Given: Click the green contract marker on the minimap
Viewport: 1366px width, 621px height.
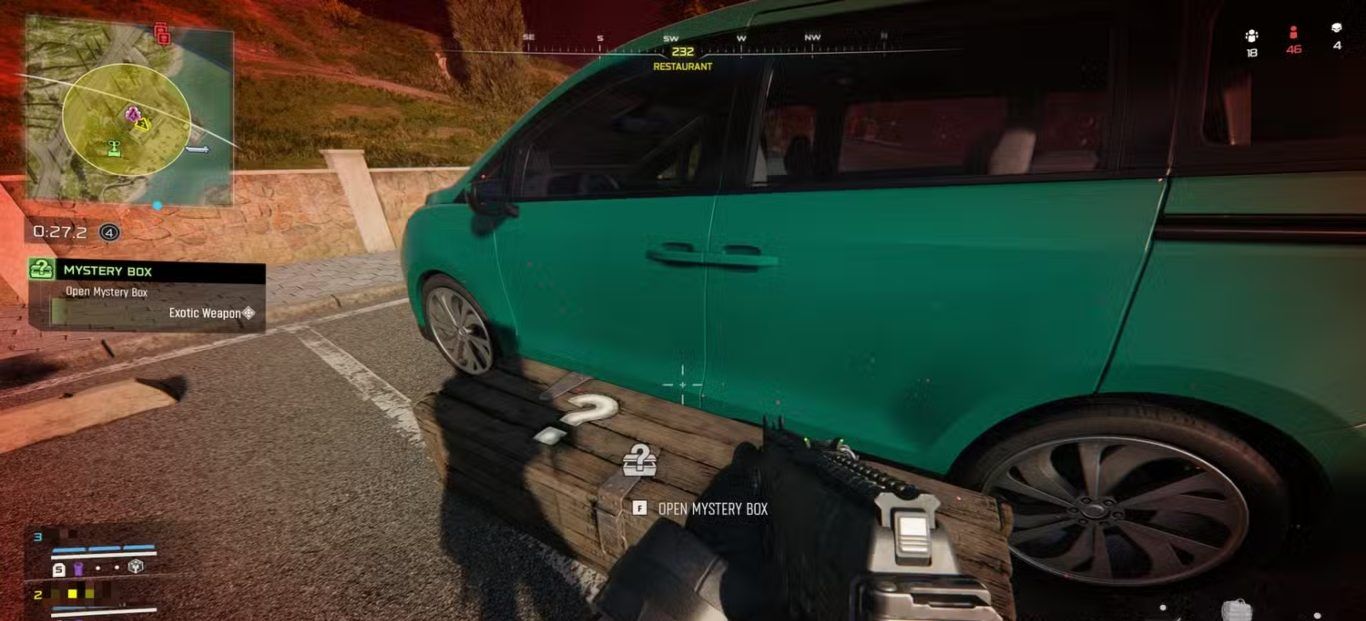Looking at the screenshot, I should pyautogui.click(x=113, y=149).
